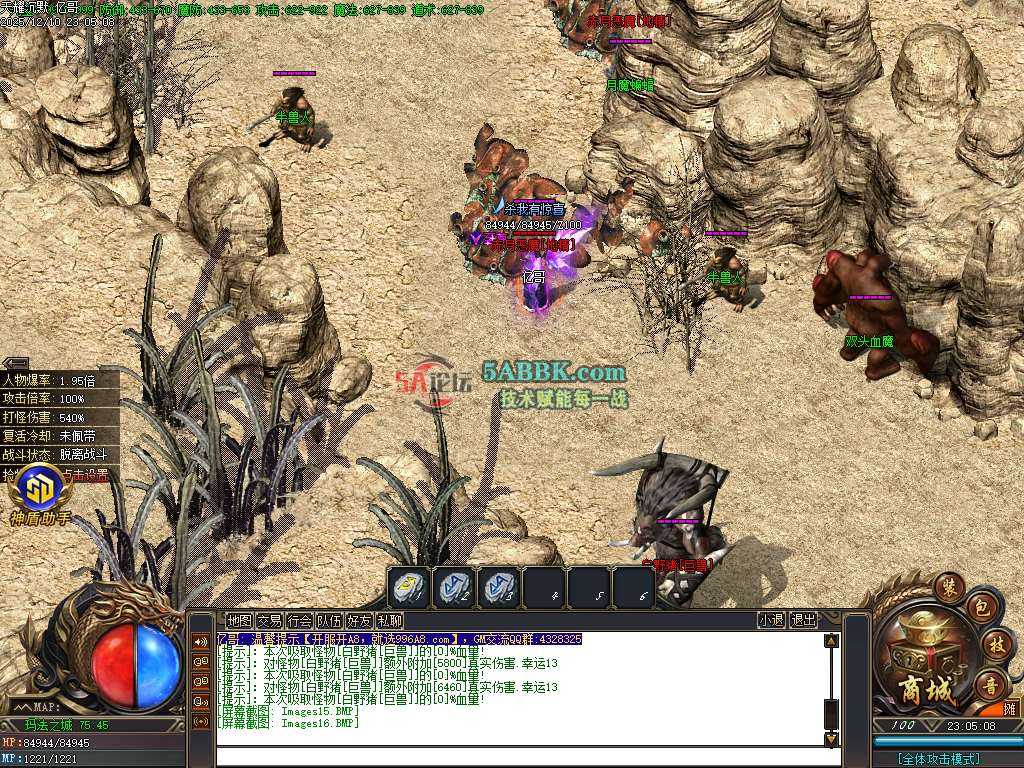Select the 私聊 private chat button
This screenshot has width=1024, height=768.
[389, 620]
